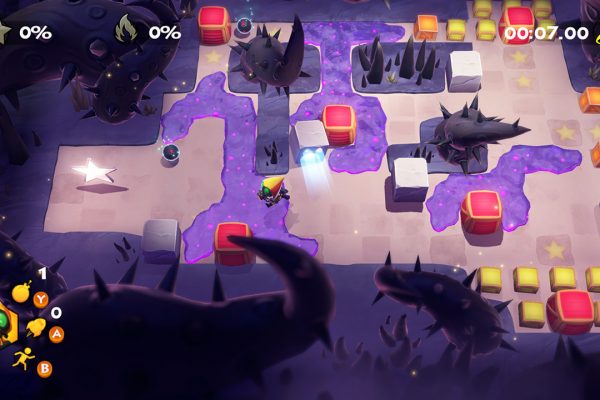Select the bomb ability icon
The image size is (600, 400).
click(22, 294)
